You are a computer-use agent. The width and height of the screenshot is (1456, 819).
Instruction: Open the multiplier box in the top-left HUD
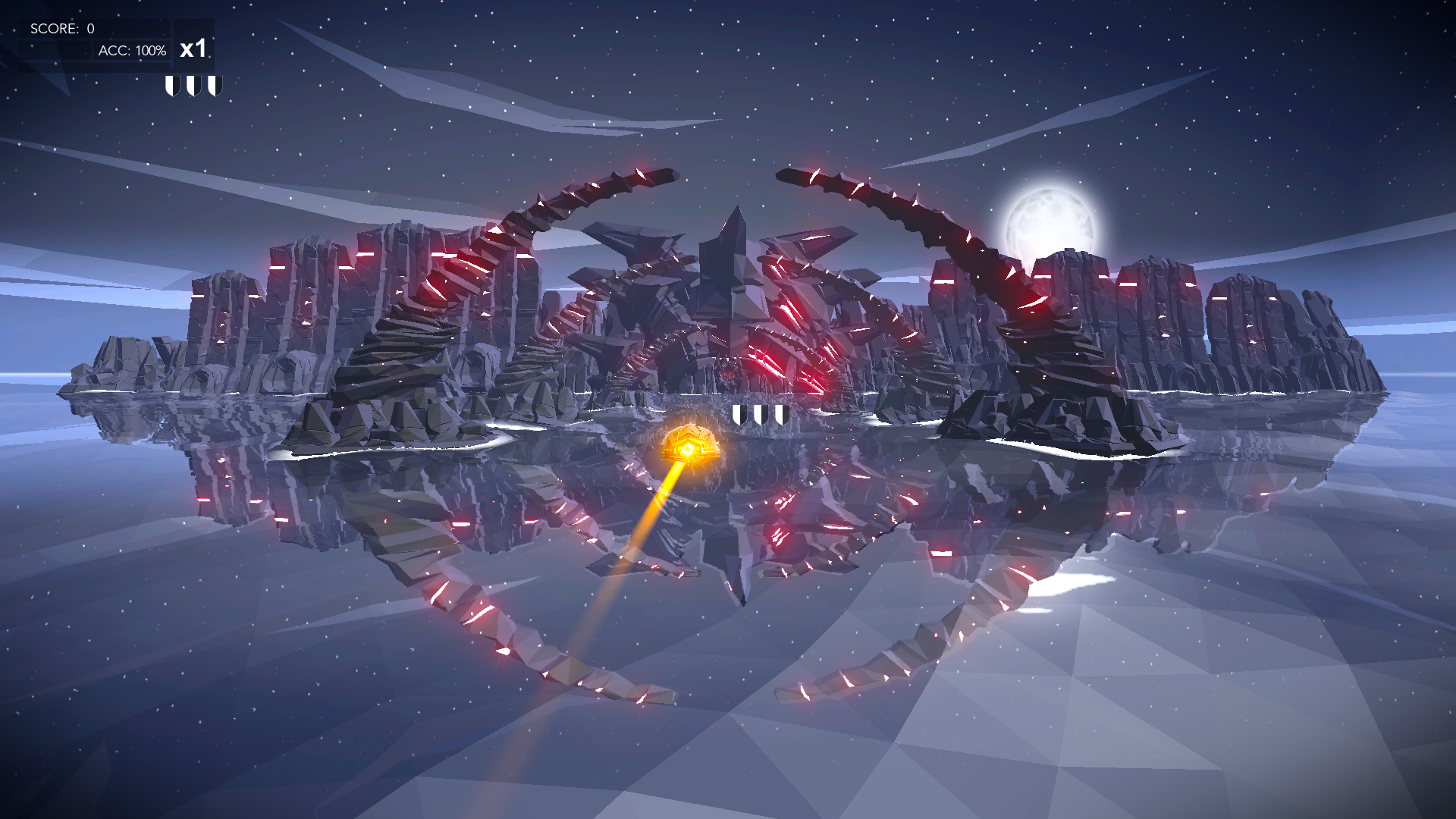point(193,50)
